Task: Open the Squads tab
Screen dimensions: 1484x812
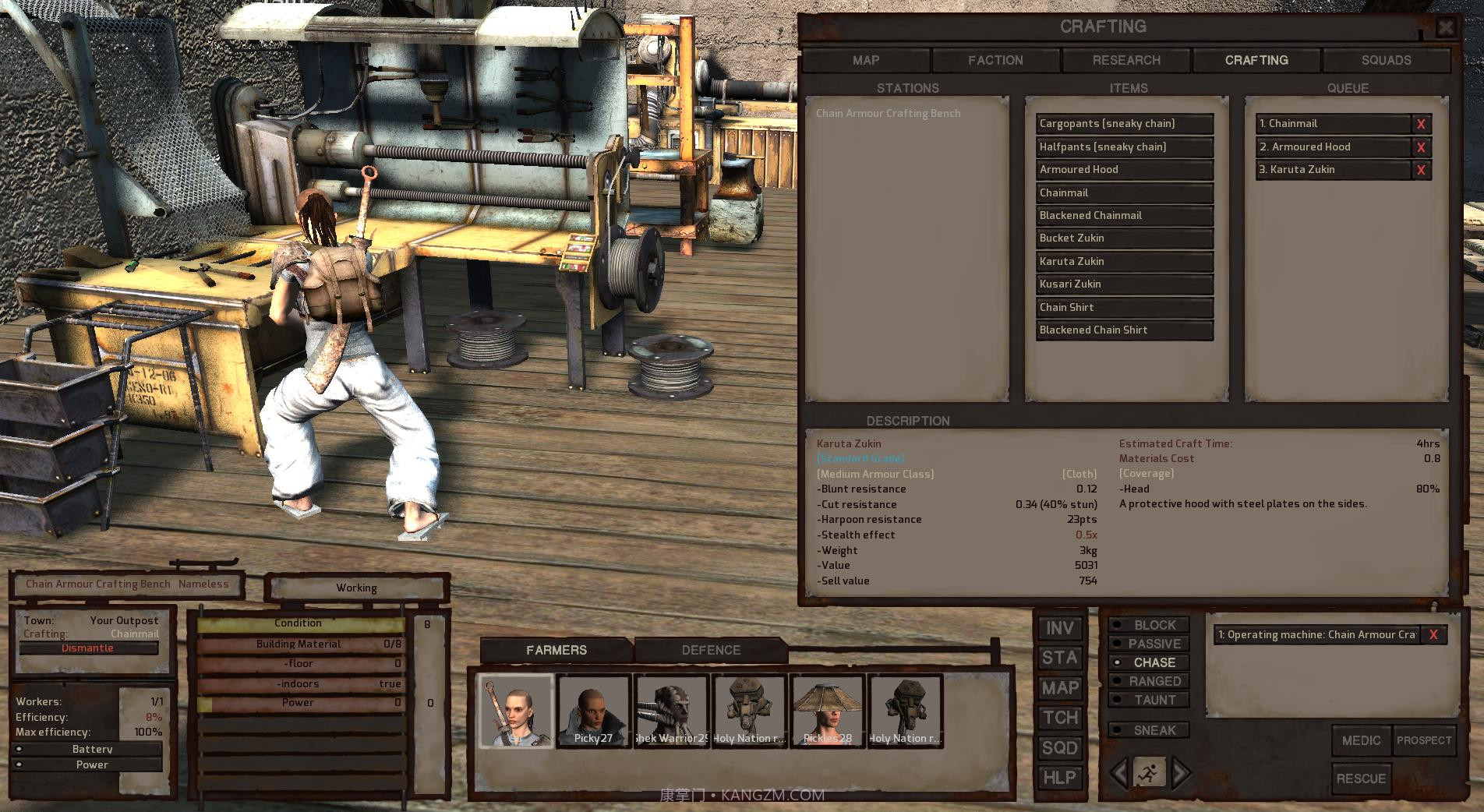Action: [1386, 60]
